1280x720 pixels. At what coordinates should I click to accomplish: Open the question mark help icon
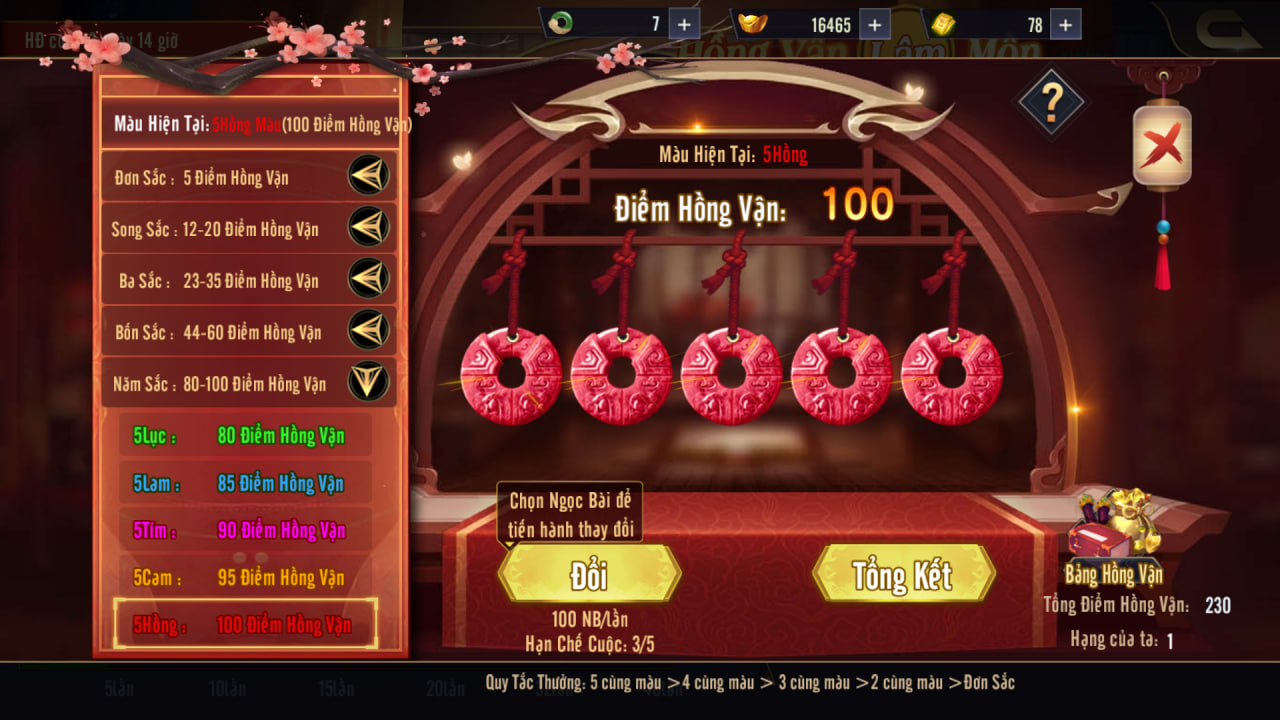[1051, 101]
